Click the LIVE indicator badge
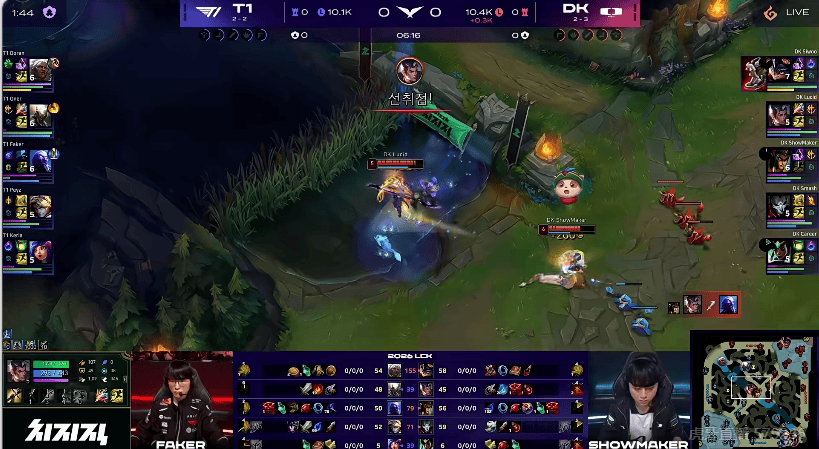 788,12
